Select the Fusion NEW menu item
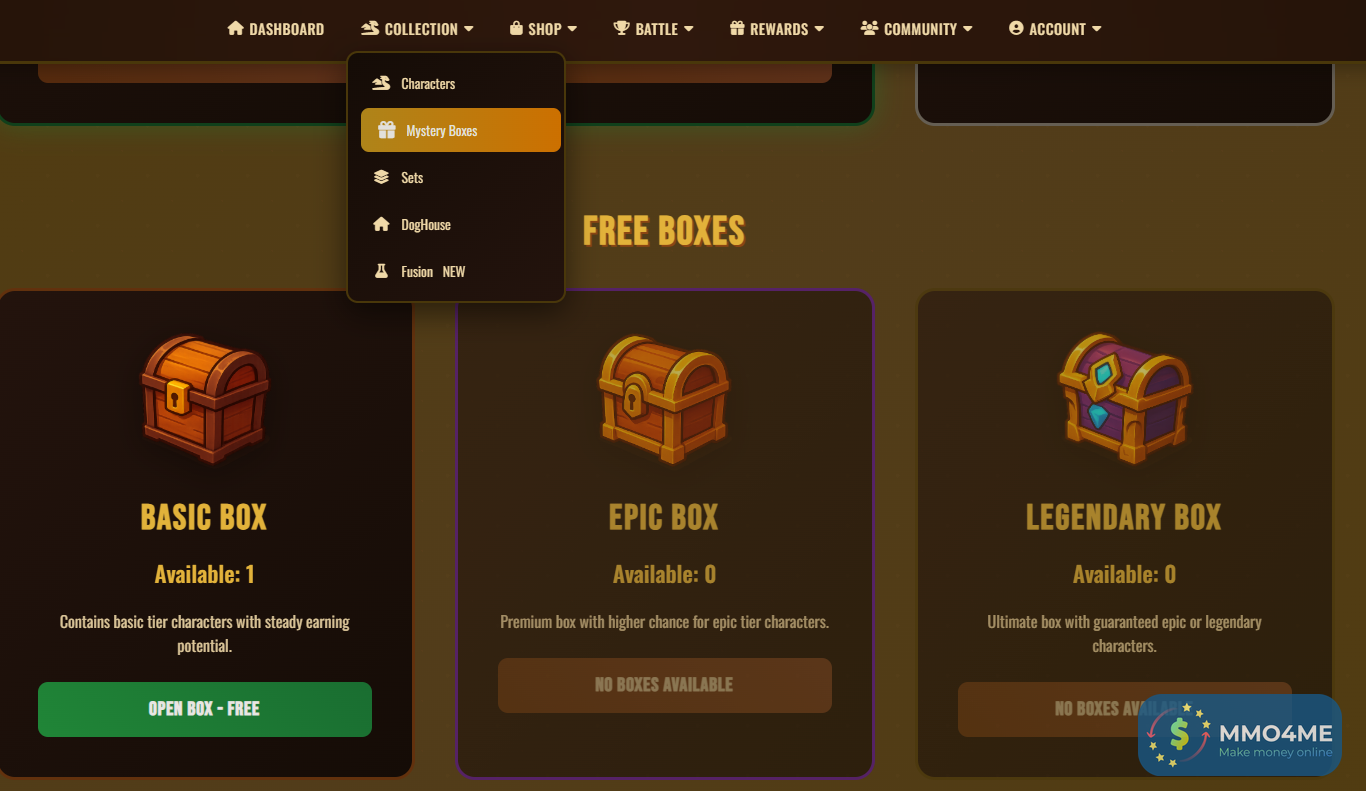Viewport: 1366px width, 791px height. point(432,272)
